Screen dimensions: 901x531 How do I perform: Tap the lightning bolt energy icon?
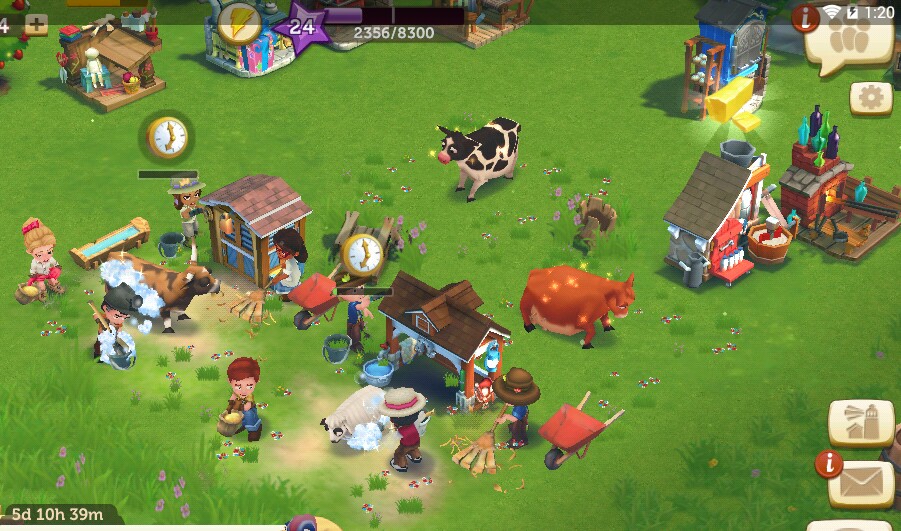[x=241, y=20]
